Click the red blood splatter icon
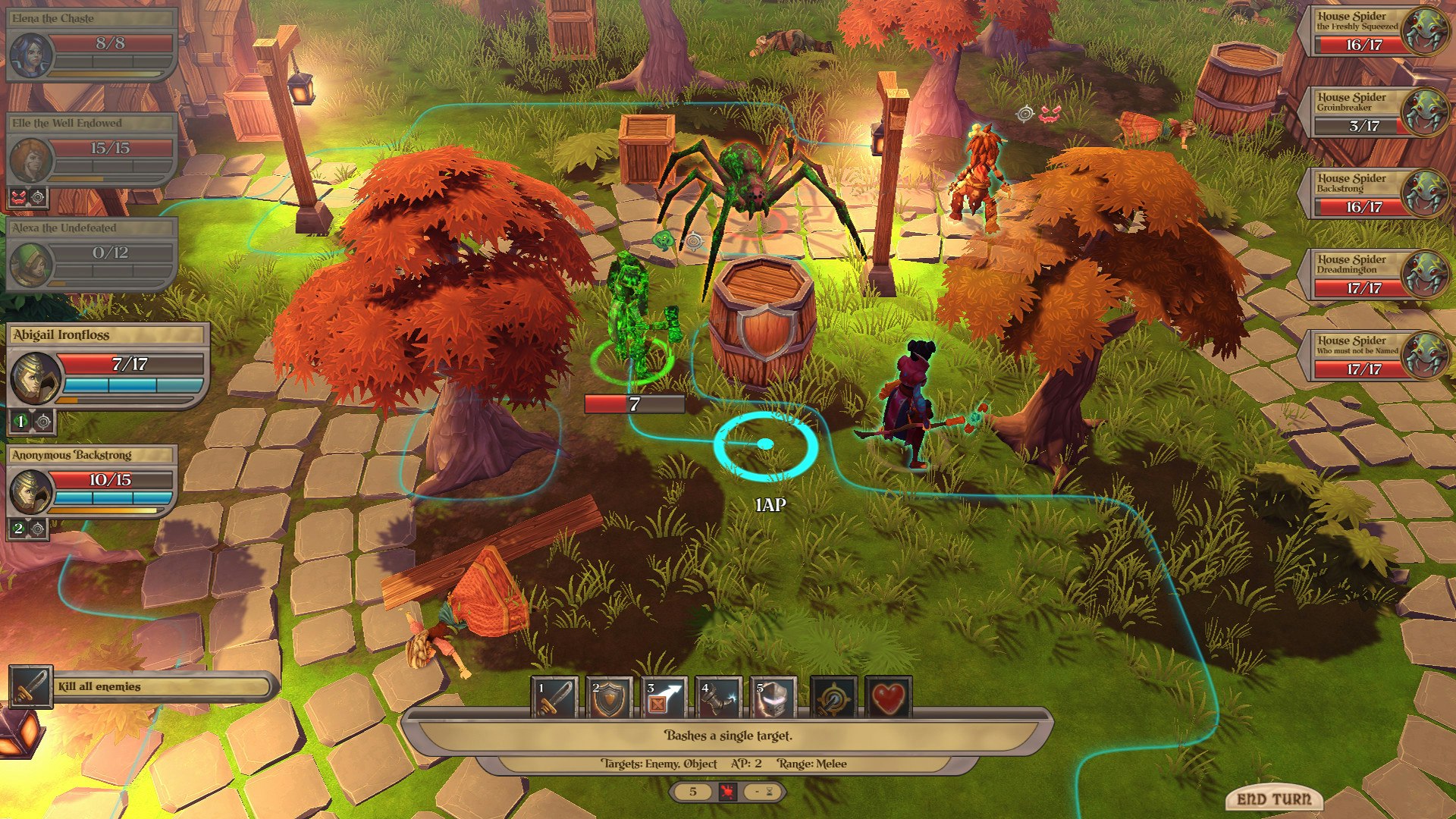 [x=727, y=792]
